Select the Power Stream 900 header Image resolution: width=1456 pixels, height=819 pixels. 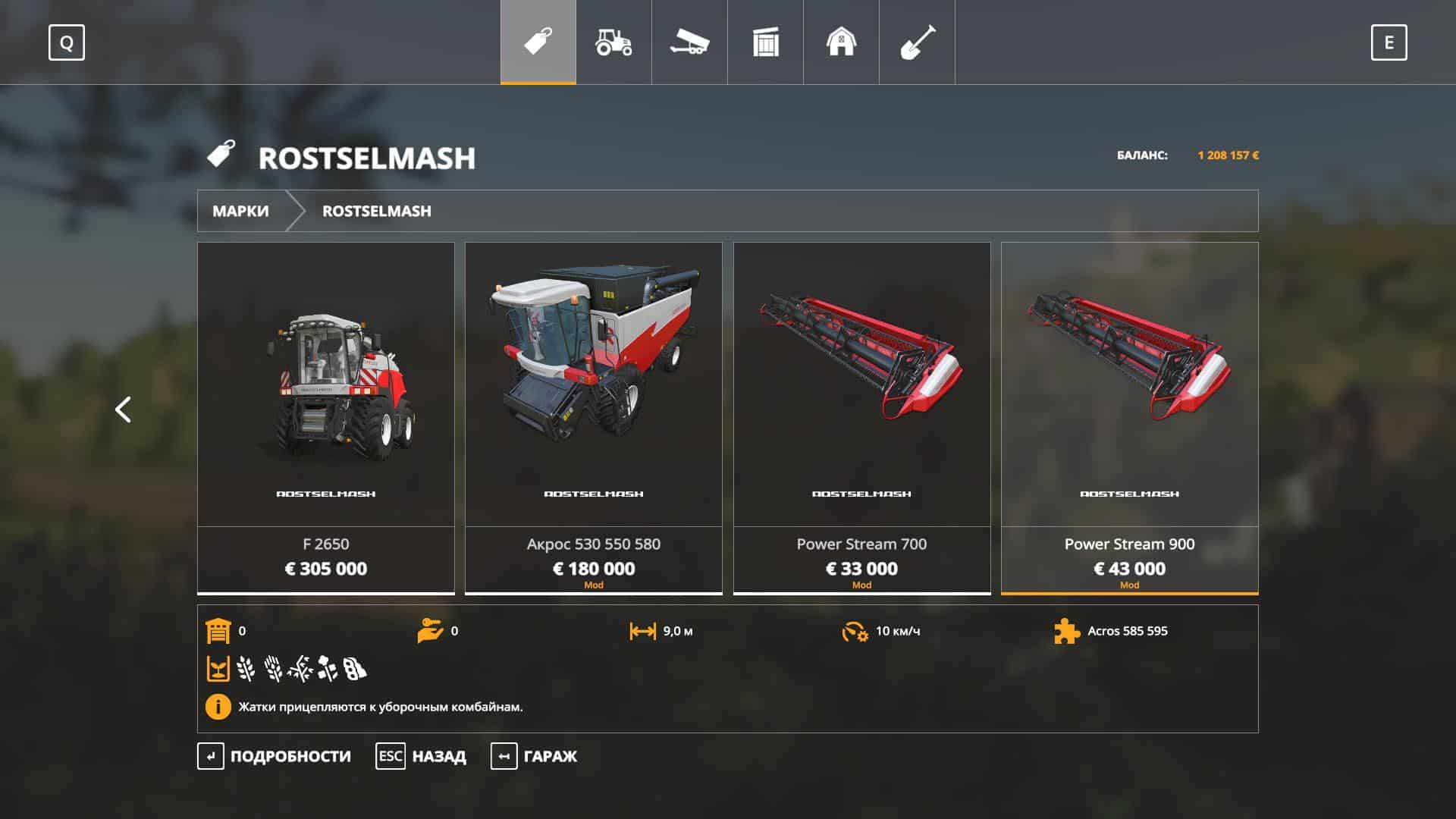click(x=1129, y=417)
